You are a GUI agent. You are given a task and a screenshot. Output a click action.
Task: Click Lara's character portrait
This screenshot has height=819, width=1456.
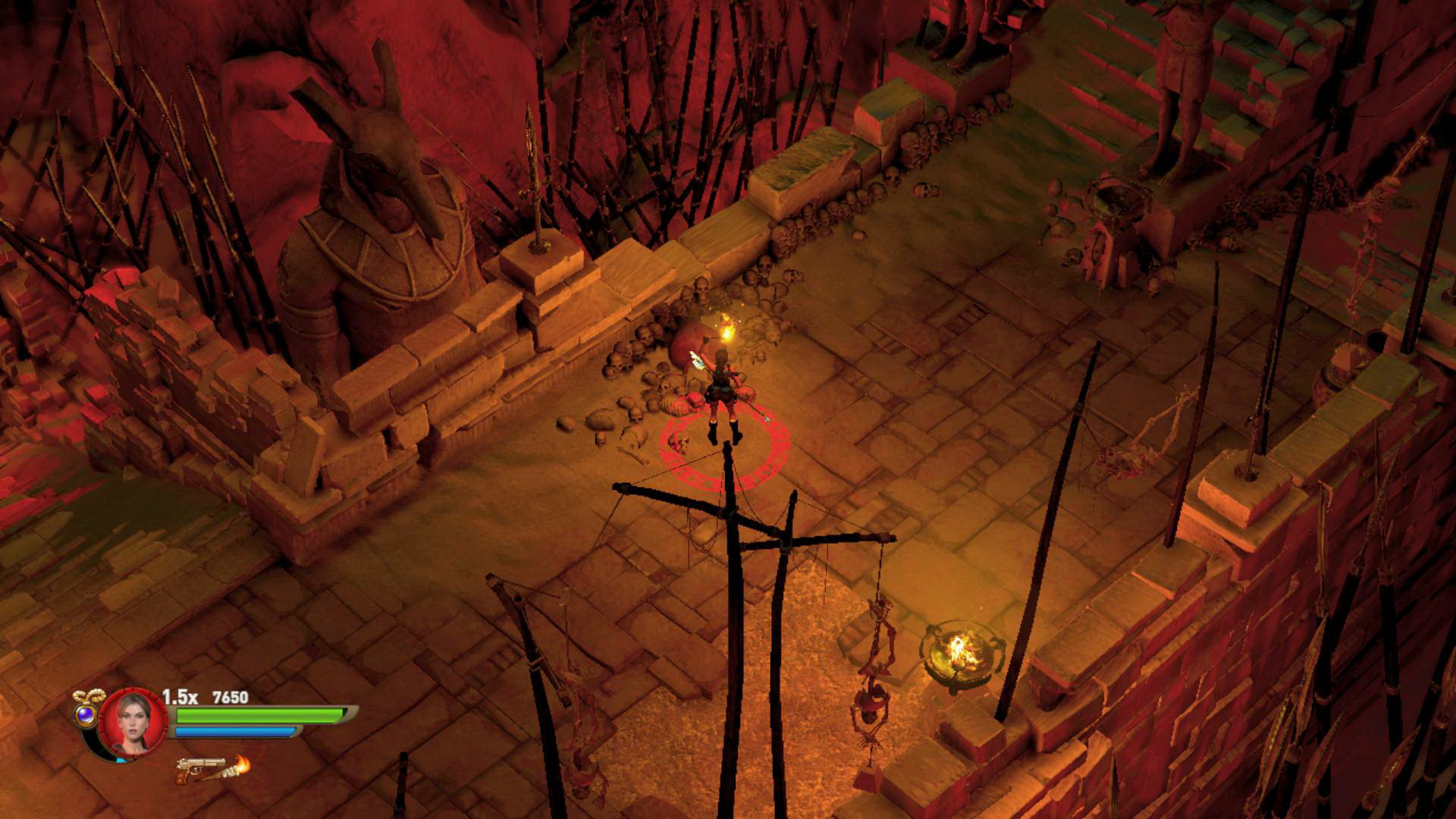[x=133, y=723]
